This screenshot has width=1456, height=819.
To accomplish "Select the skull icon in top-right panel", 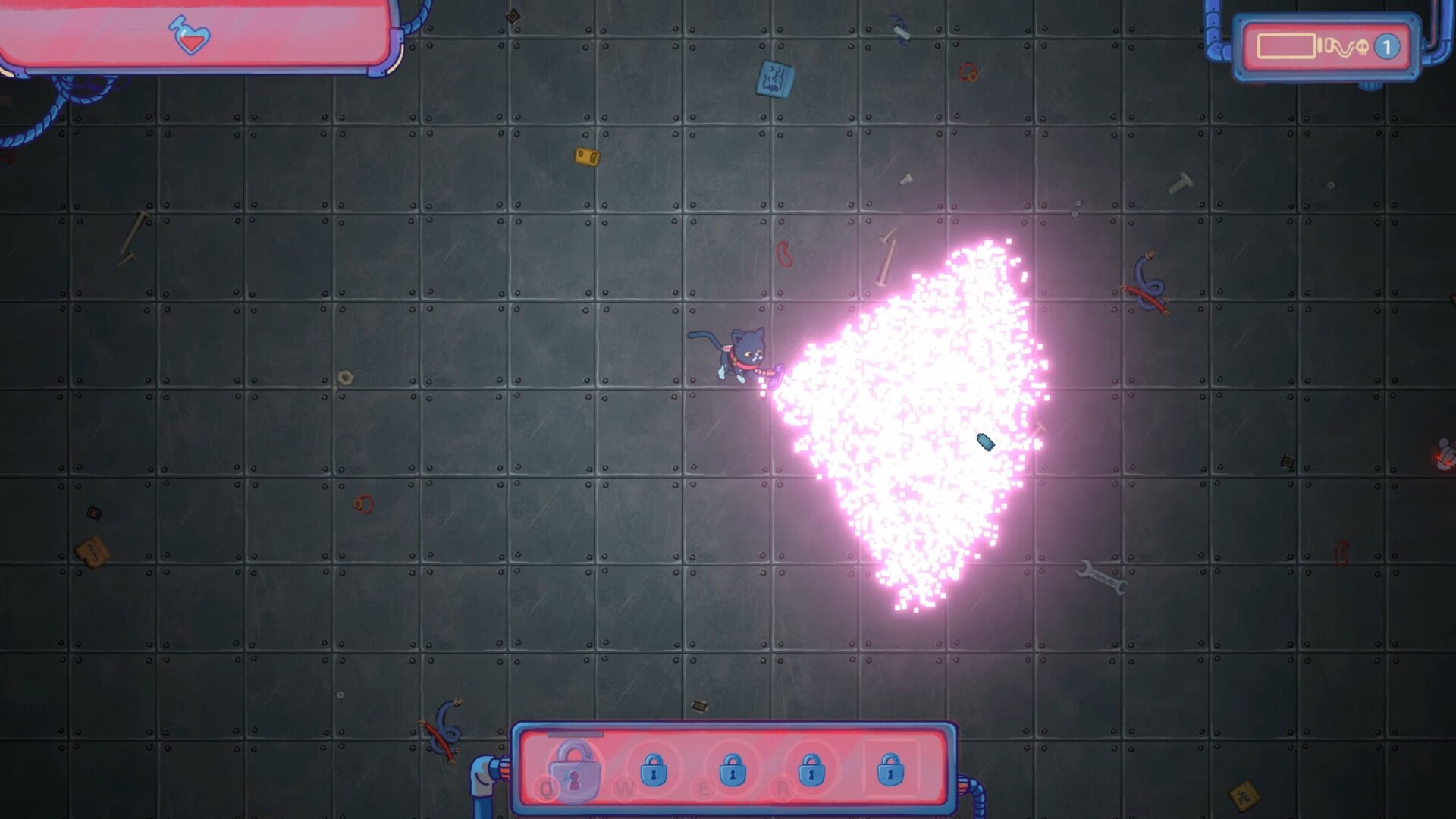I will tap(1362, 47).
